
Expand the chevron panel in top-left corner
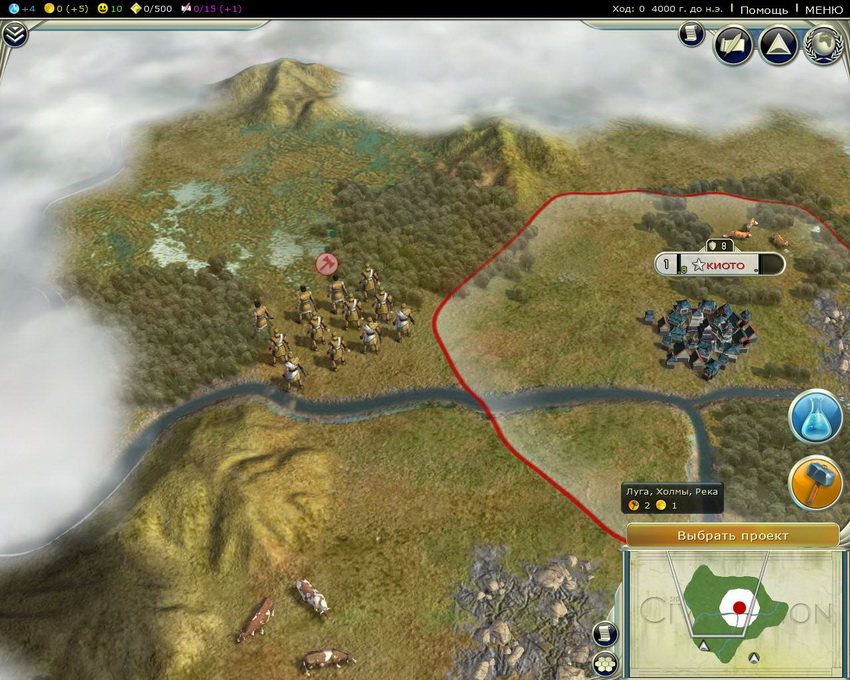(x=15, y=35)
